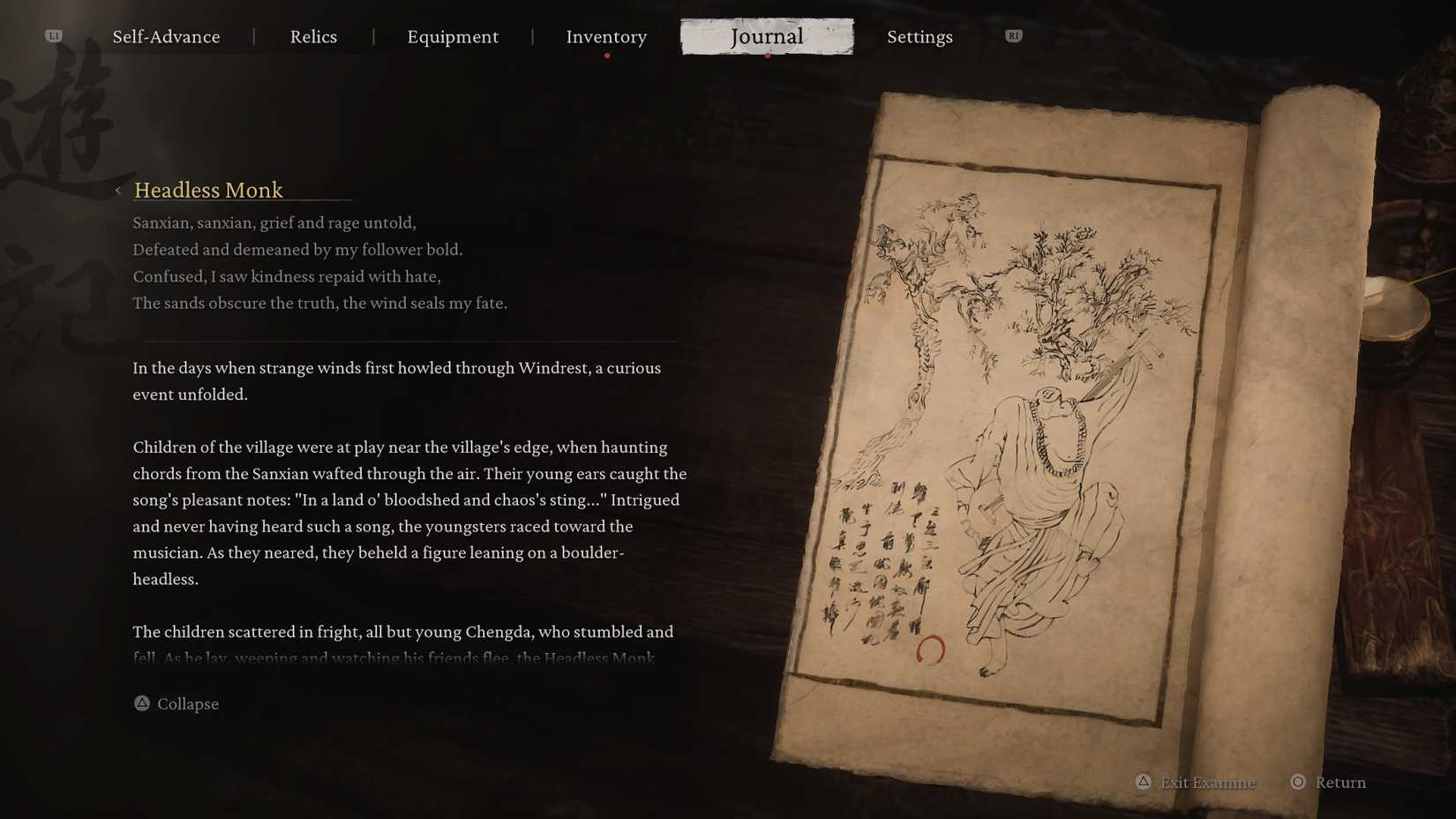Click the Headless Monk title link
Viewport: 1456px width, 819px height.
[208, 191]
